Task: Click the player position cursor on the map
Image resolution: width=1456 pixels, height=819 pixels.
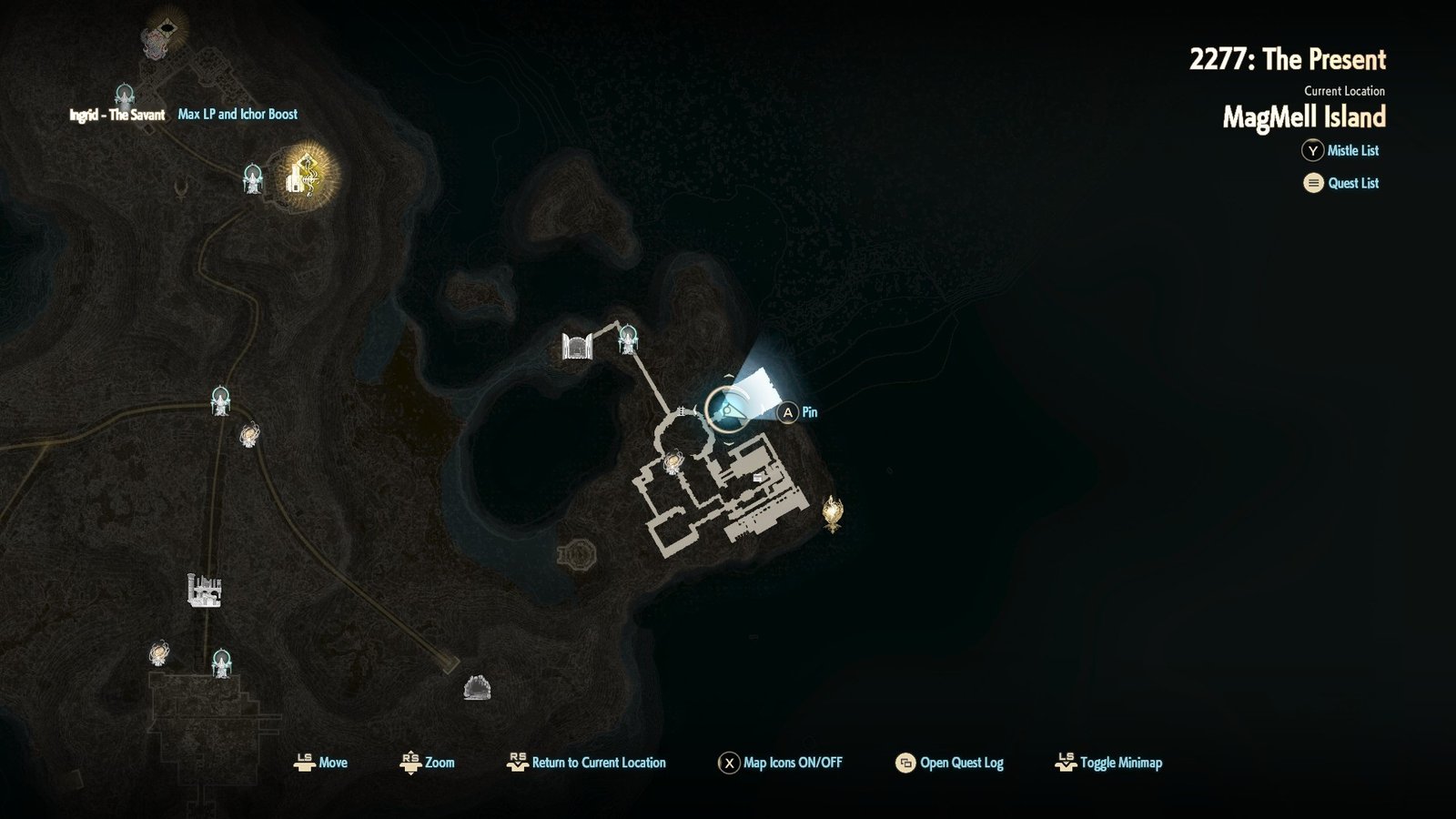Action: click(x=728, y=412)
